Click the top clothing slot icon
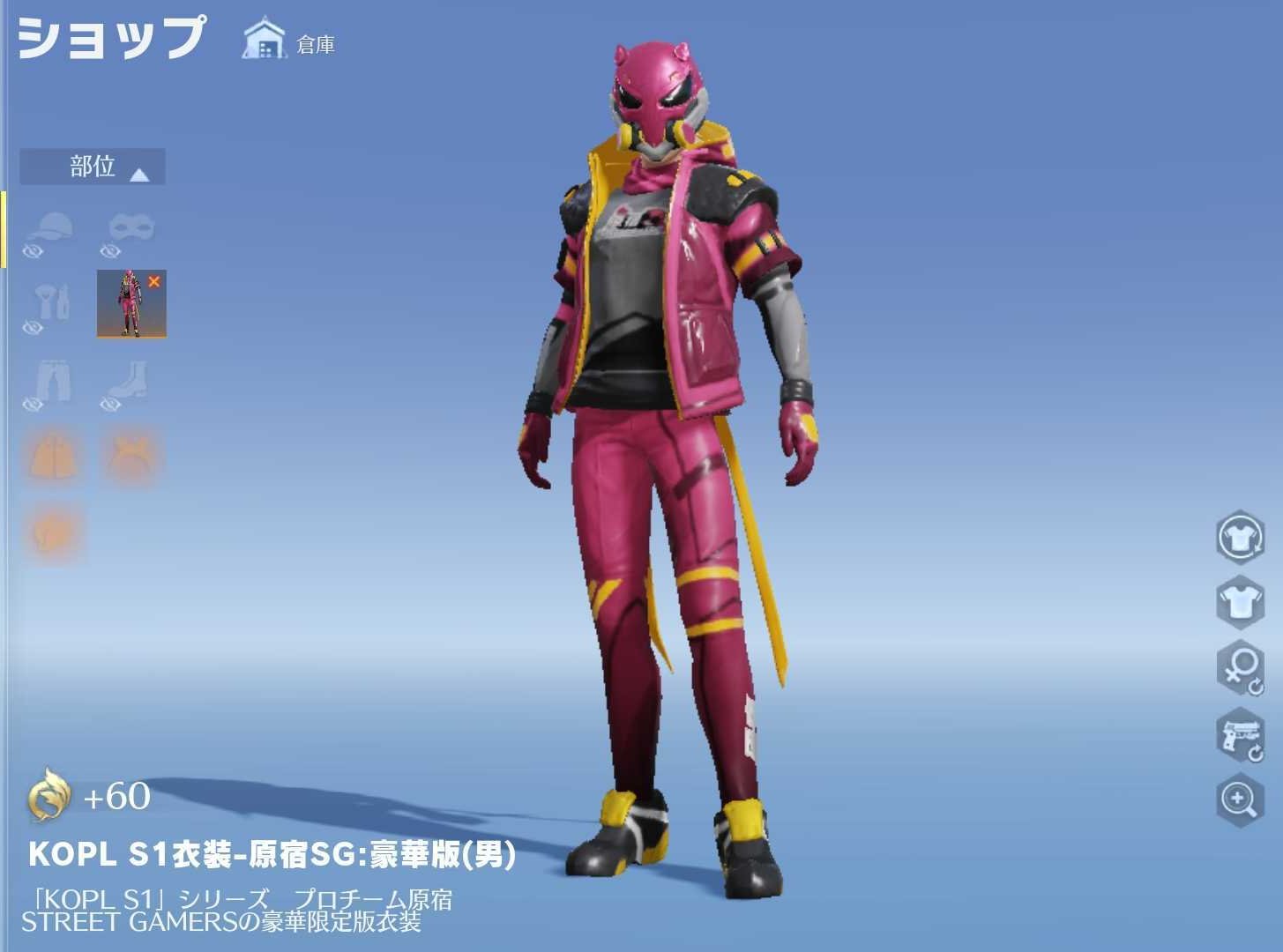 click(x=51, y=304)
